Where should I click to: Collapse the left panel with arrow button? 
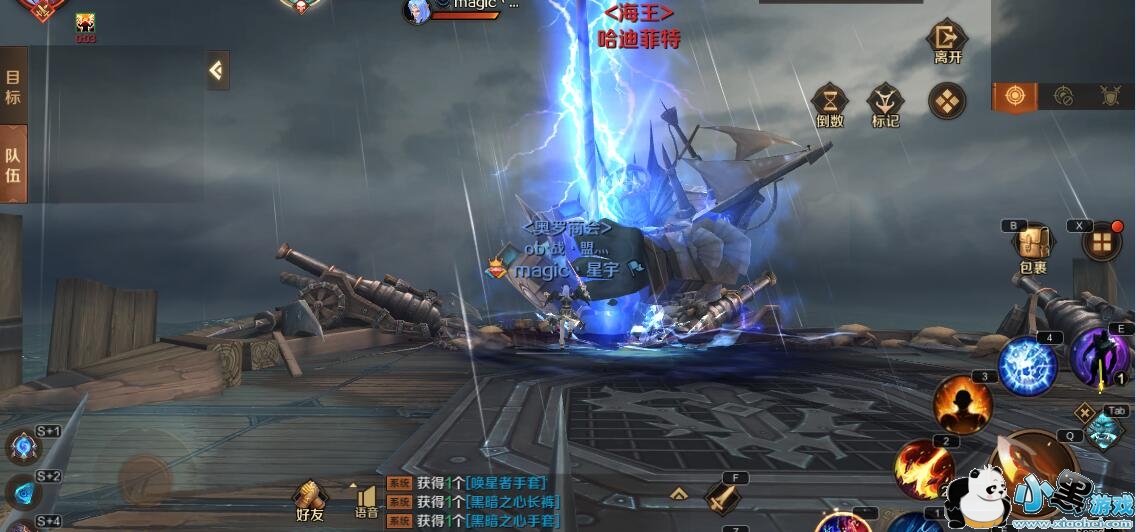(x=217, y=70)
